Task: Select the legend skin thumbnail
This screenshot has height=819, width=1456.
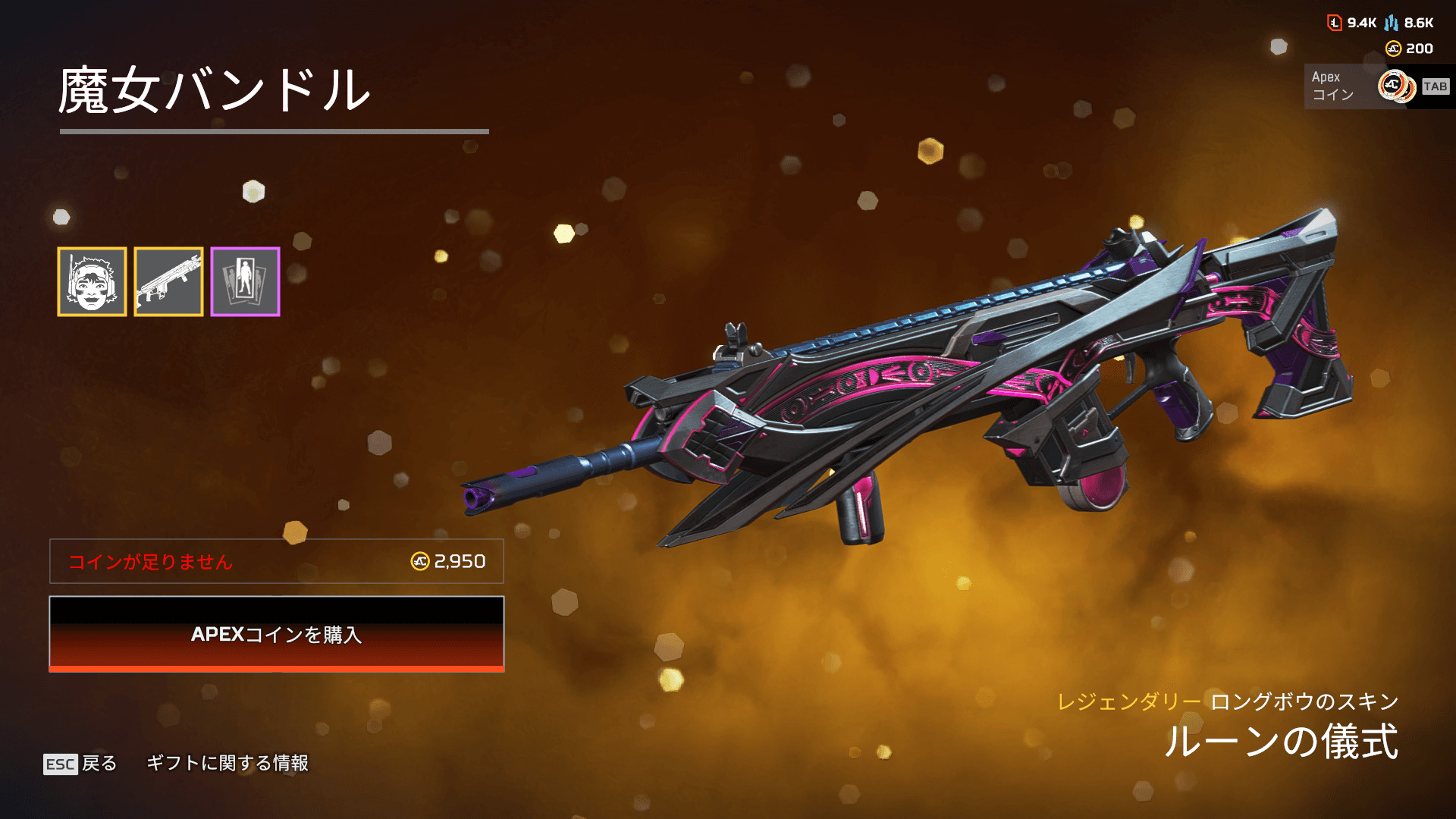Action: coord(92,281)
